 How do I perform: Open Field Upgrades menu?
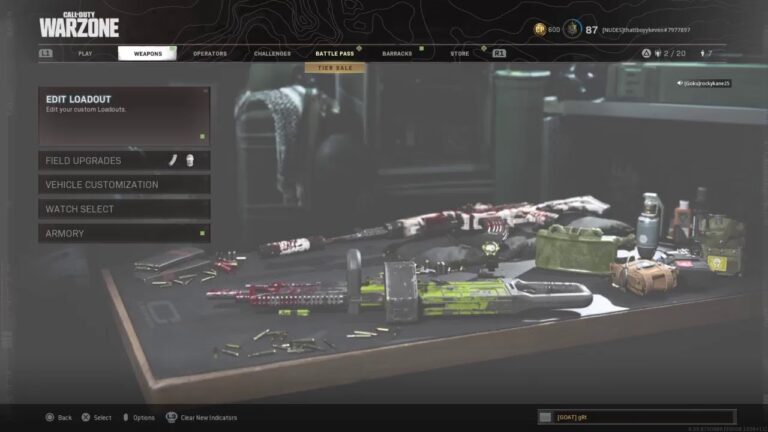(124, 160)
